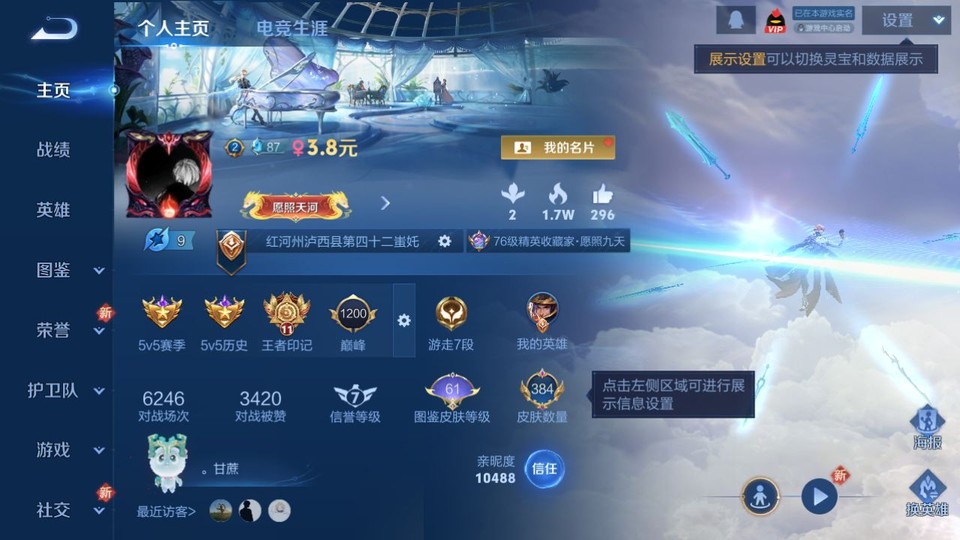Screen dimensions: 960x540
Task: View the 巅峰 1200 badge
Action: 353,322
